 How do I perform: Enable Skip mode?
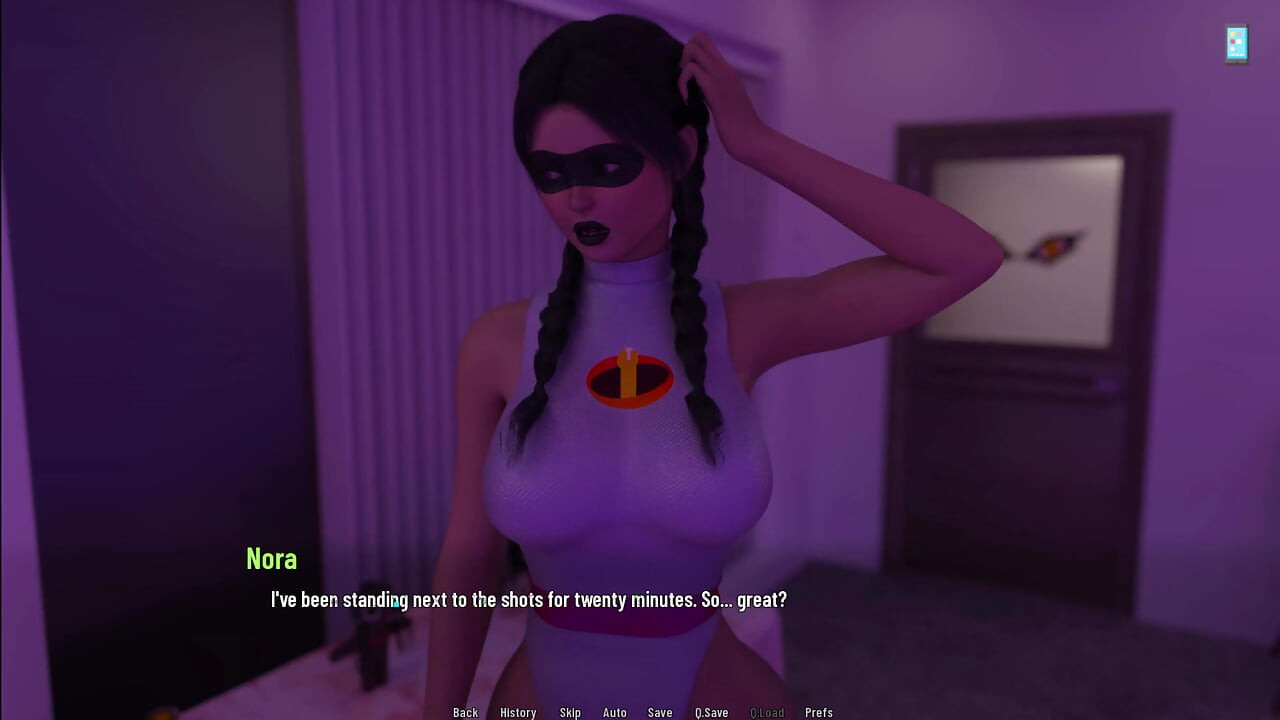click(570, 712)
